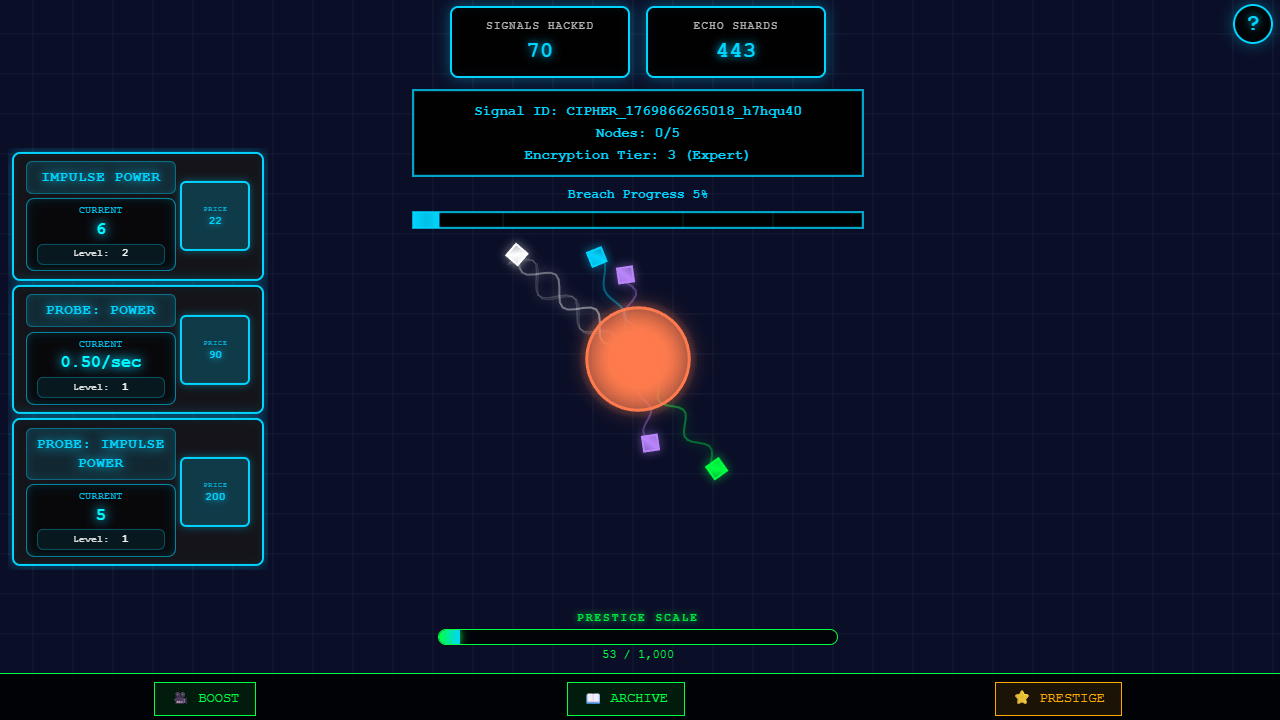Select the green node below the core
The image size is (1280, 720).
click(715, 469)
